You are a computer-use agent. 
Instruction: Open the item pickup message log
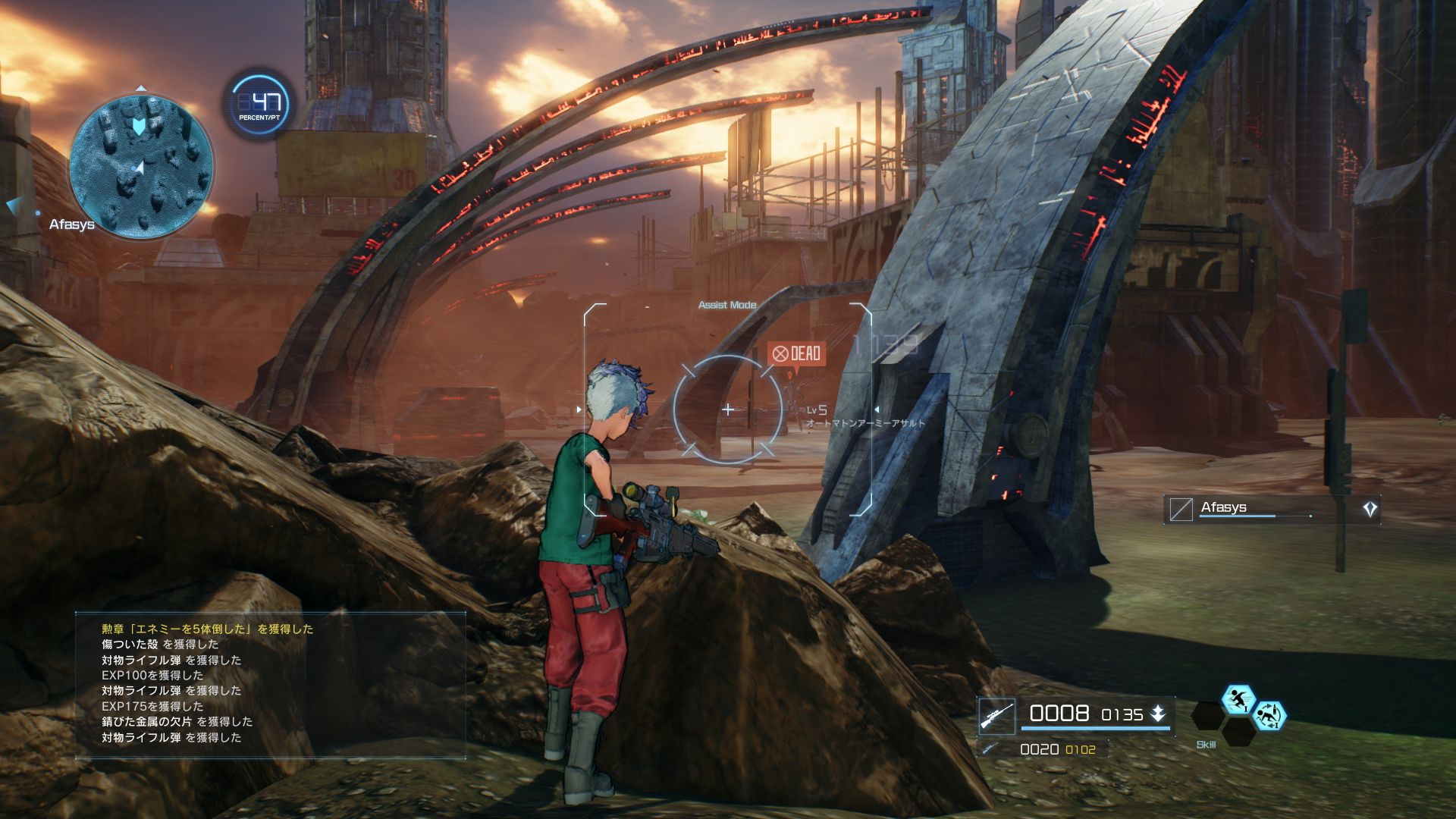click(x=270, y=682)
